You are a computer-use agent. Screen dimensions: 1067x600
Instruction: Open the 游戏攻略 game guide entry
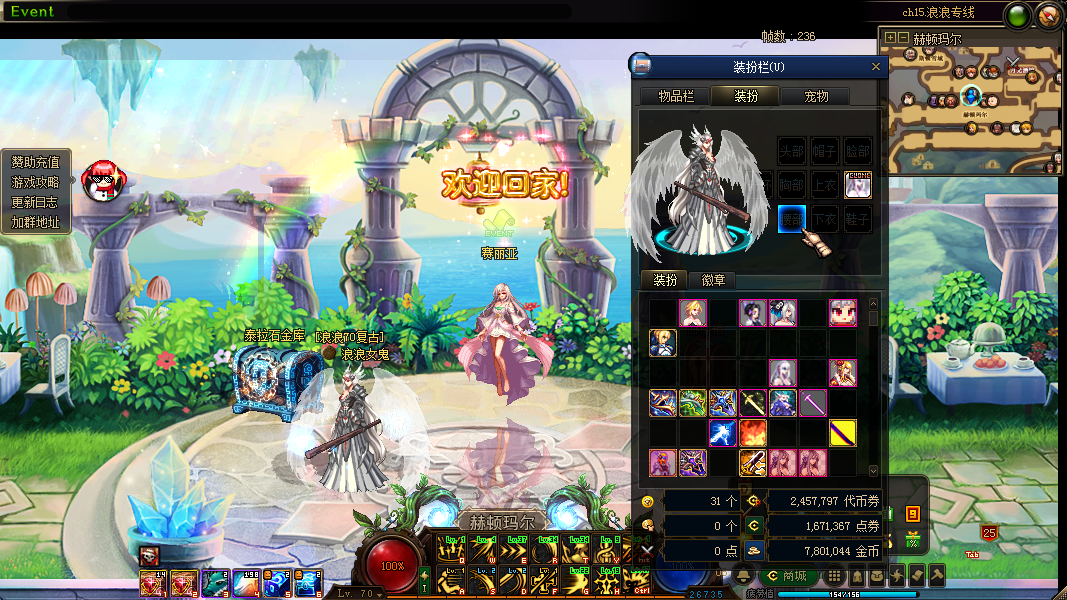point(36,182)
